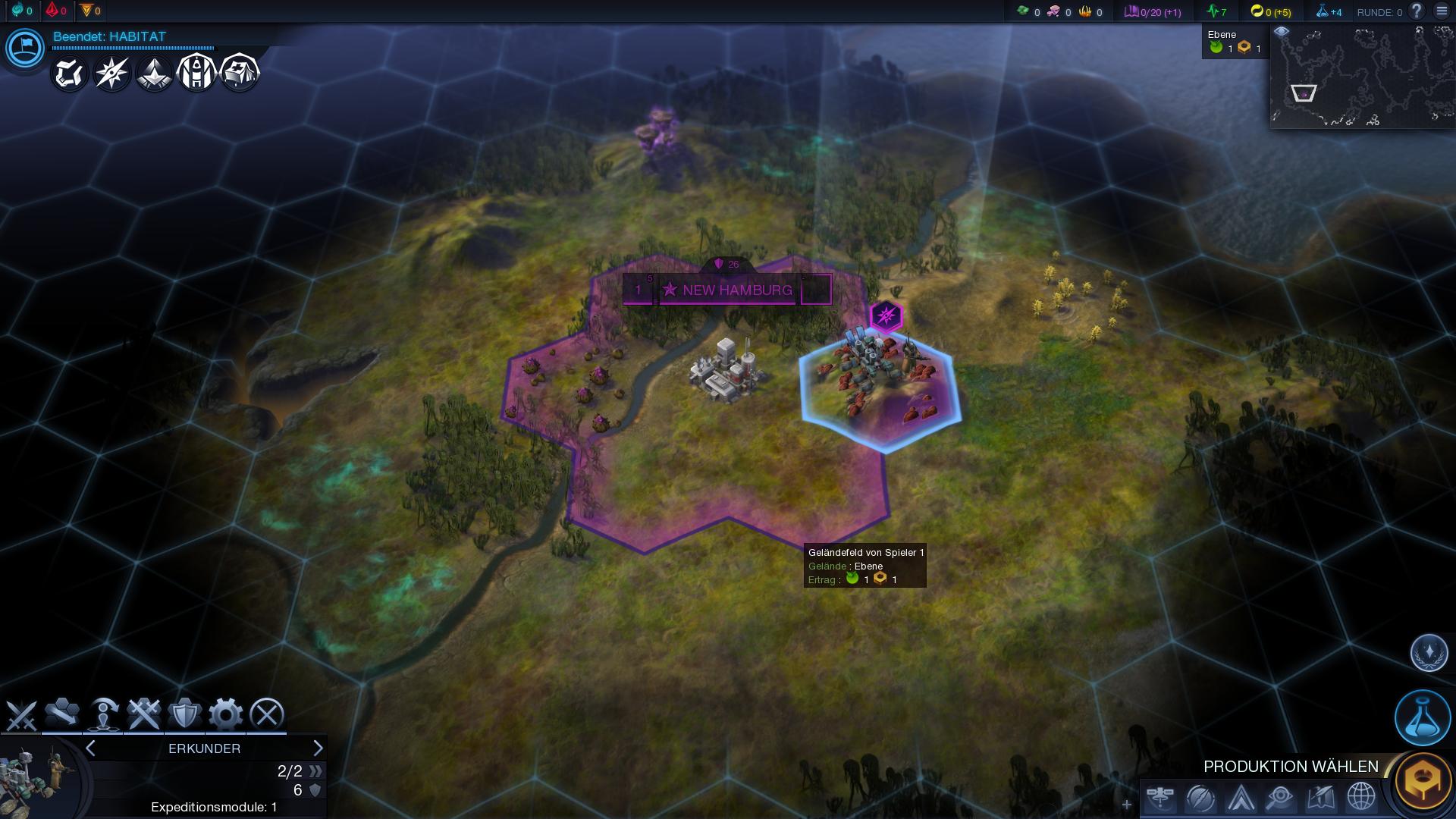Image resolution: width=1456 pixels, height=819 pixels.
Task: Open the gear unit action menu
Action: pos(225,714)
